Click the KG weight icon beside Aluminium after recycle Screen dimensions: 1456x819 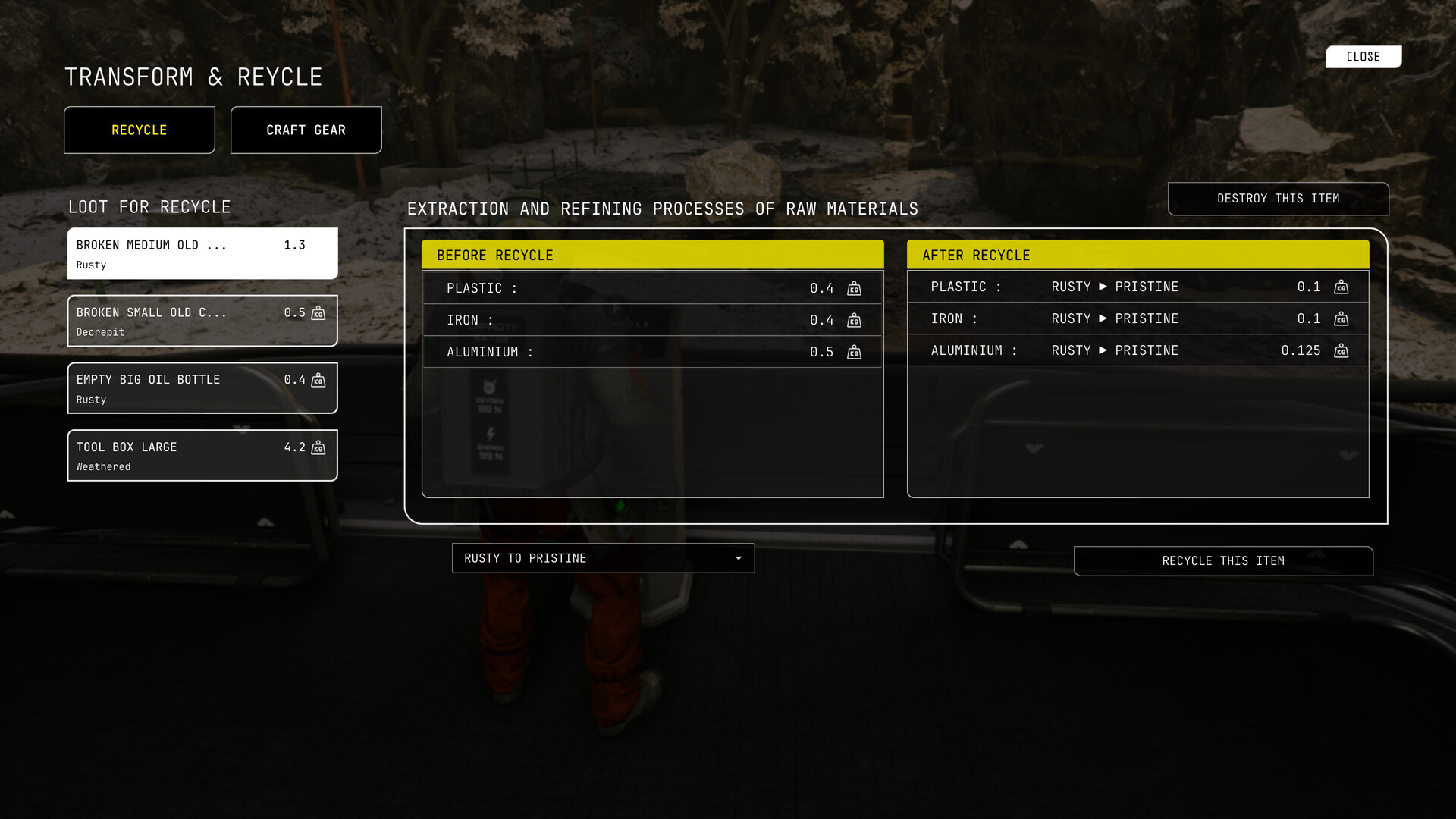coord(1342,351)
